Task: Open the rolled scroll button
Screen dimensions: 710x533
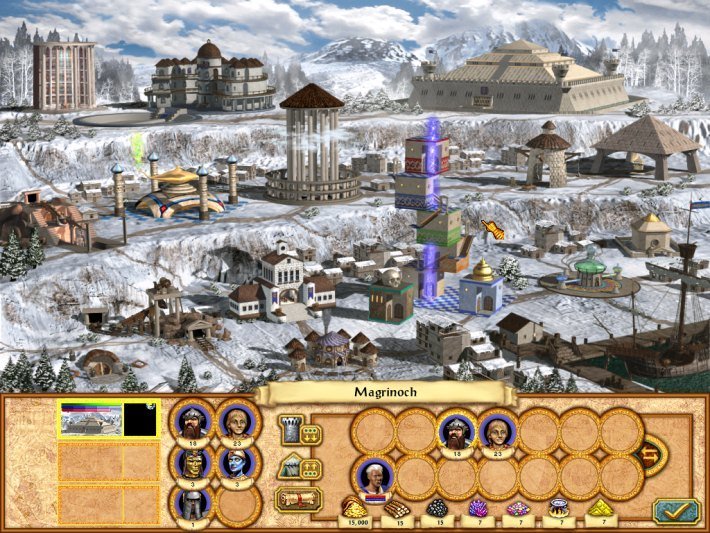Action: (x=298, y=499)
